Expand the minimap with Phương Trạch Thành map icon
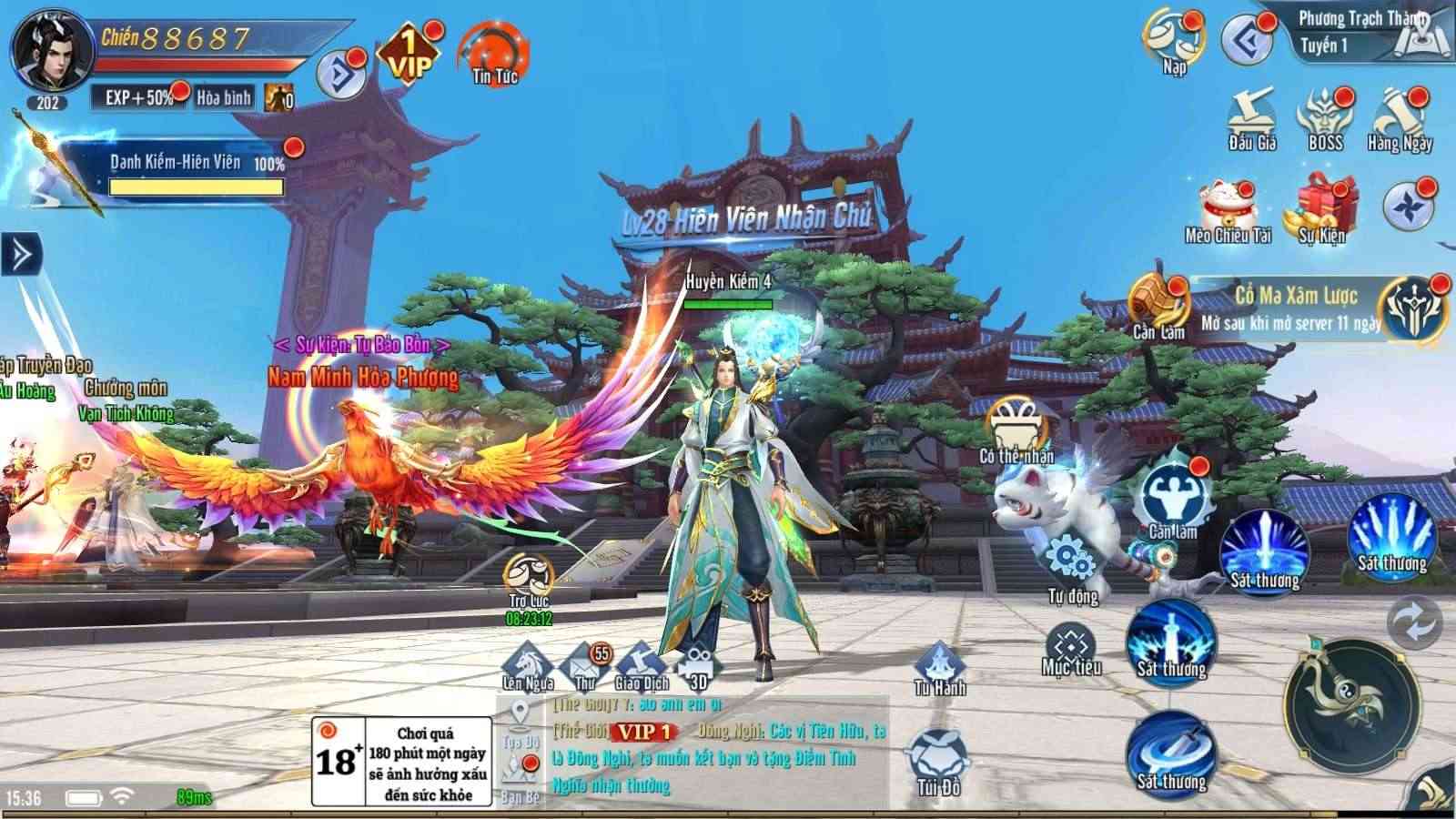This screenshot has height=819, width=1456. click(x=1422, y=36)
